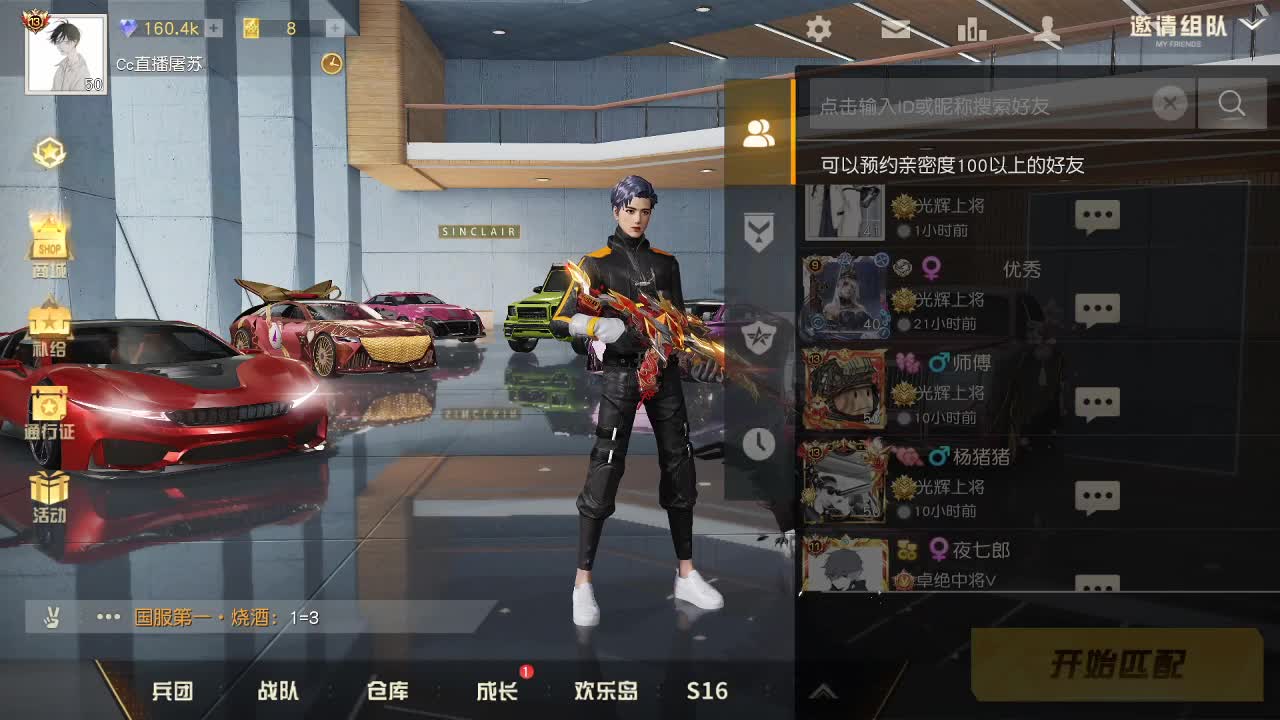Open the mail inbox envelope

(x=895, y=30)
